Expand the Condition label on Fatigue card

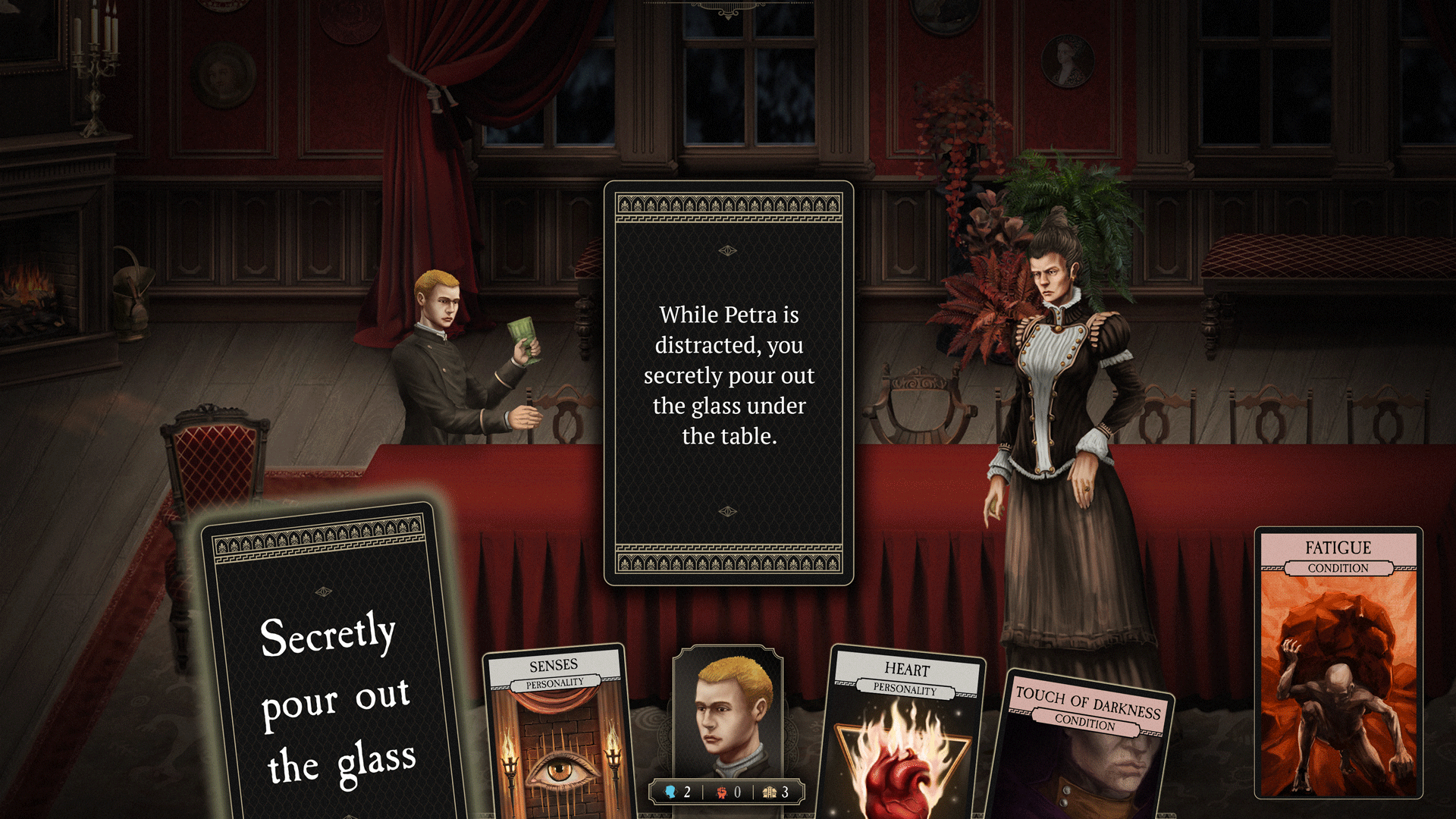coord(1338,568)
